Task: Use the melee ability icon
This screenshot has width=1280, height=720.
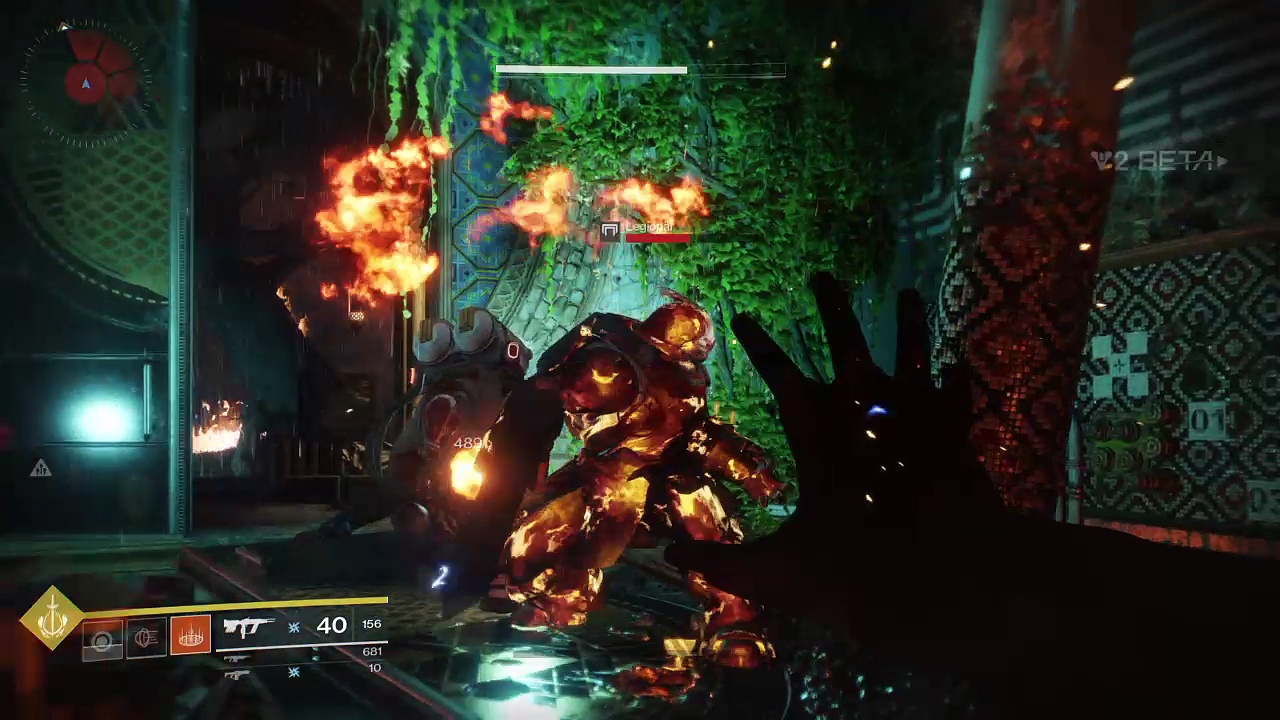Action: [146, 637]
